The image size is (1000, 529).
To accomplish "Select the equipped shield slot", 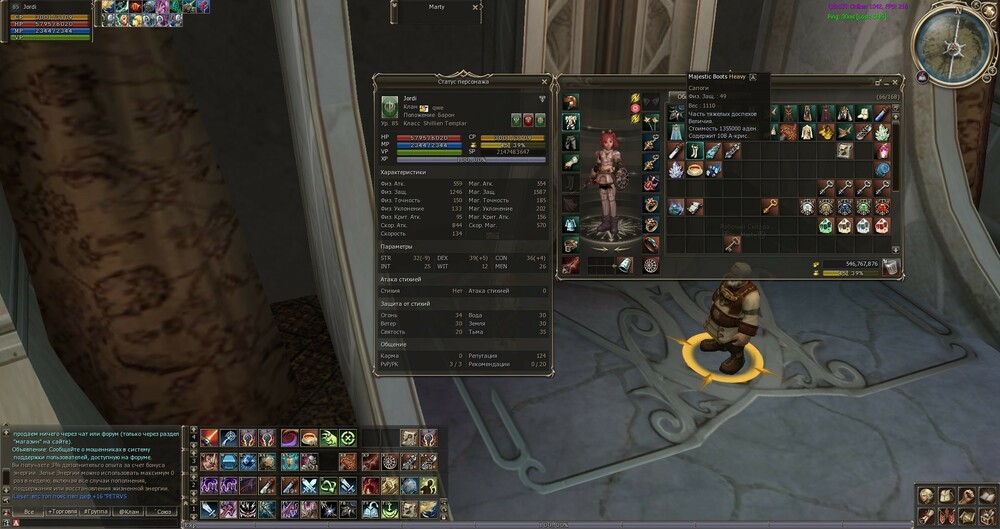I will click(651, 264).
